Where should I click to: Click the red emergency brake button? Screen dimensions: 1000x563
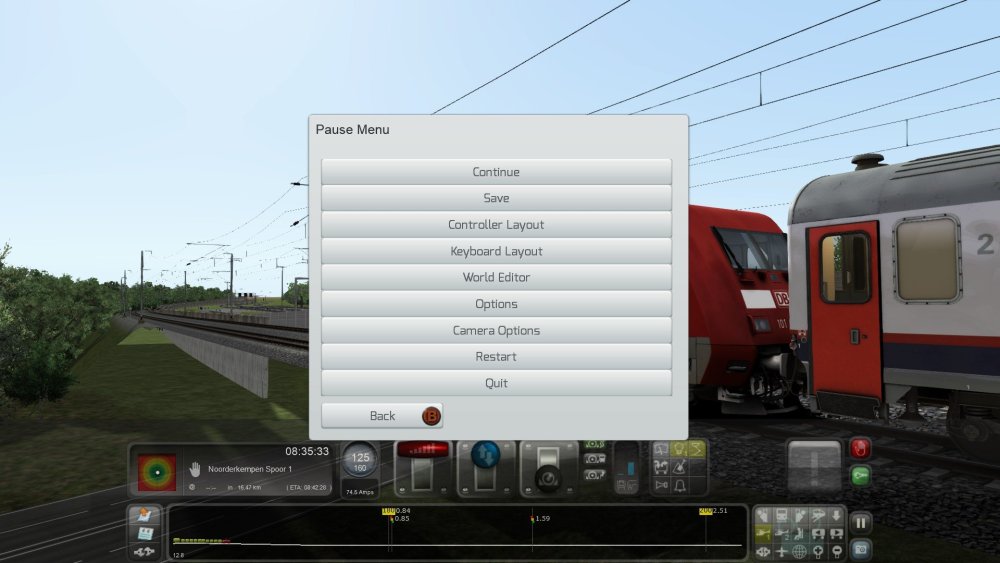(x=860, y=448)
